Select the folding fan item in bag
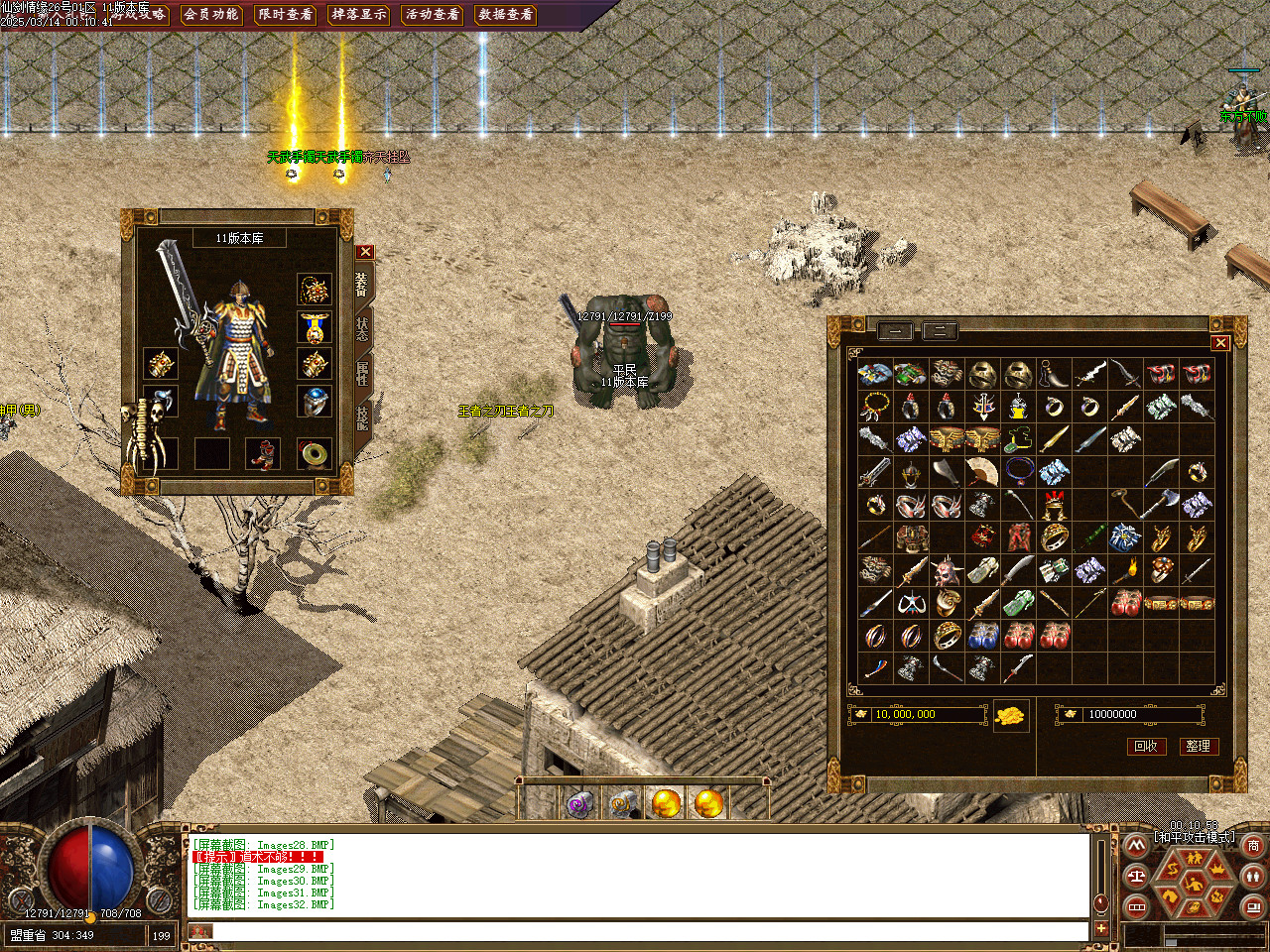 (982, 472)
